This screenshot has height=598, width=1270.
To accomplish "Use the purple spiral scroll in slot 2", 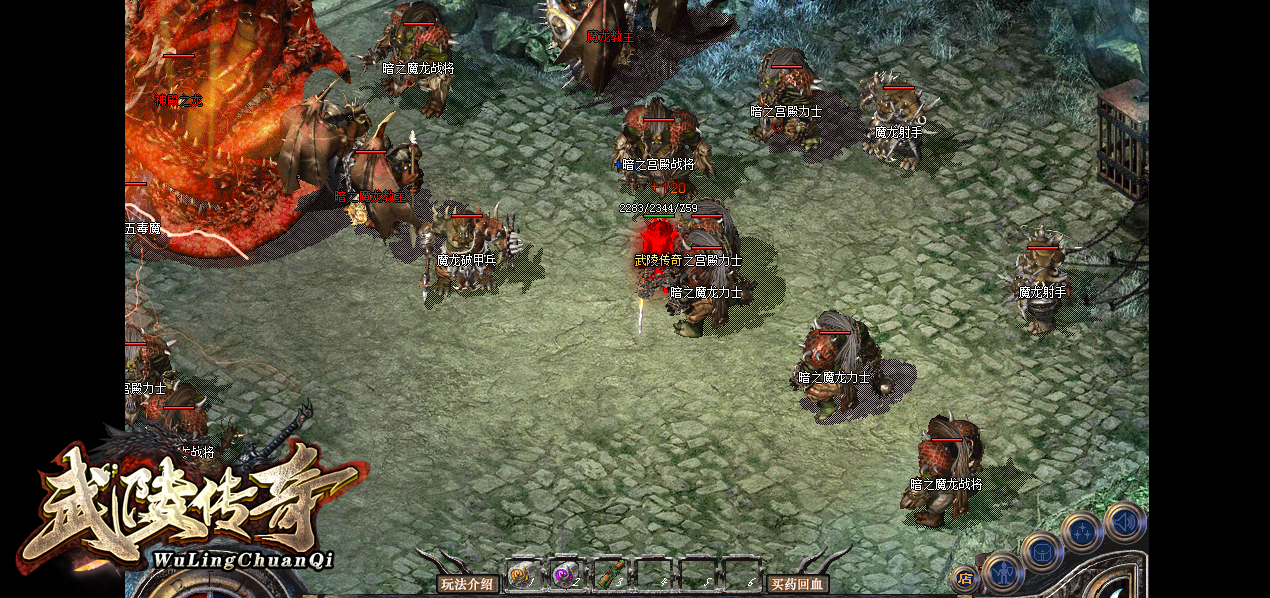I will pos(565,575).
